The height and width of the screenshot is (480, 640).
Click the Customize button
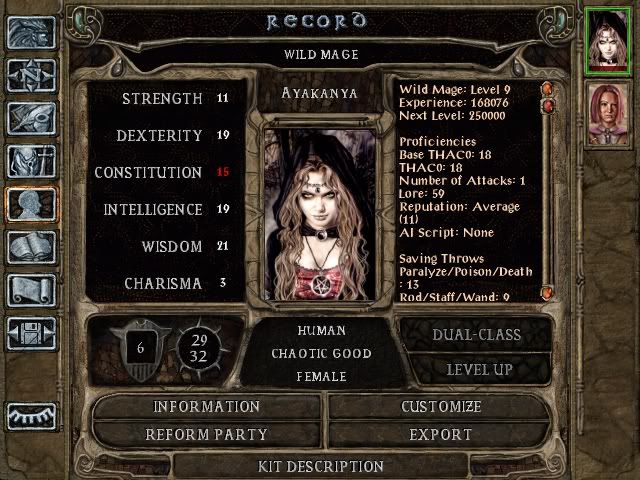[440, 407]
